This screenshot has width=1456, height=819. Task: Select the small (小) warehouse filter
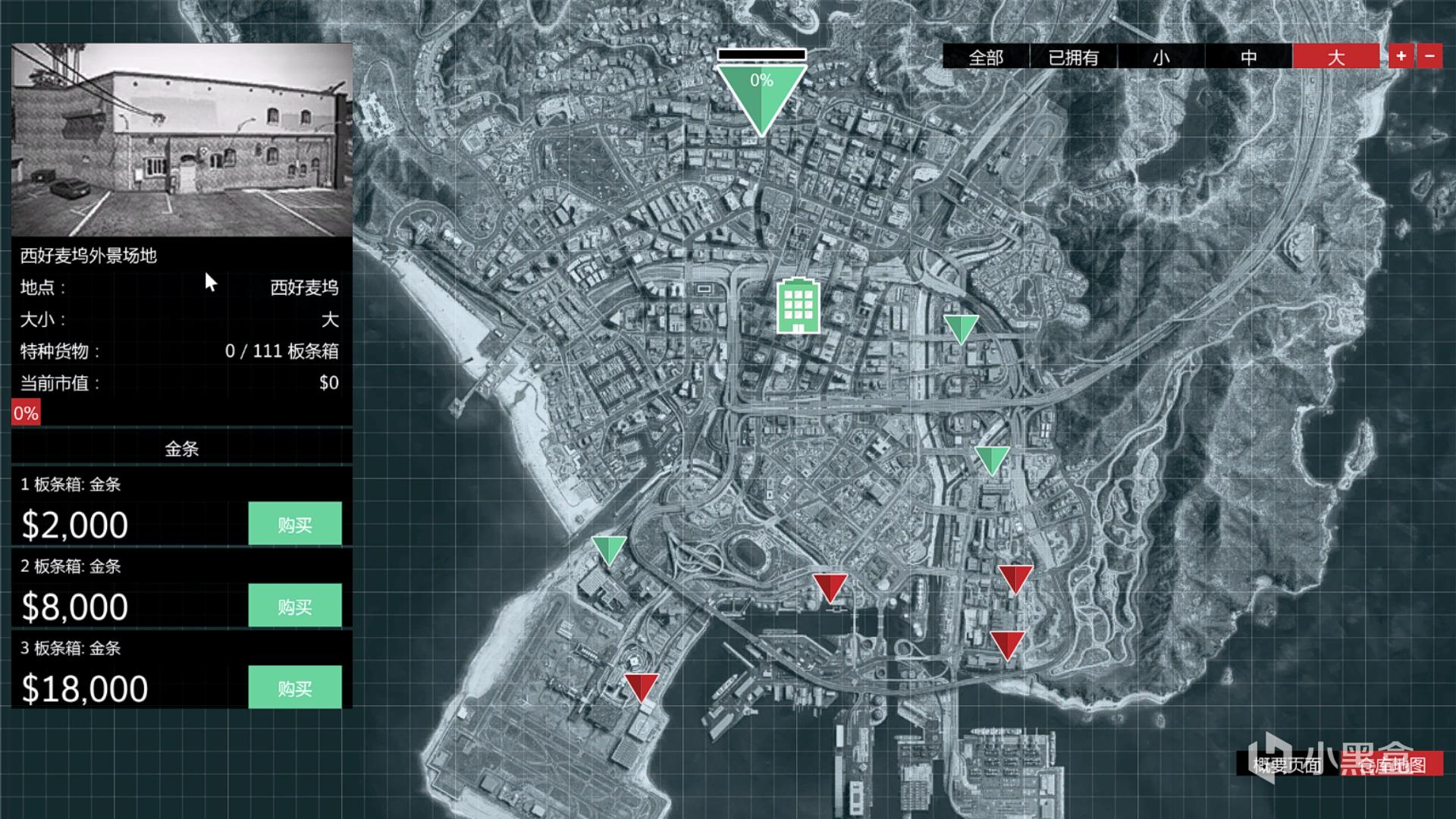pyautogui.click(x=1160, y=57)
